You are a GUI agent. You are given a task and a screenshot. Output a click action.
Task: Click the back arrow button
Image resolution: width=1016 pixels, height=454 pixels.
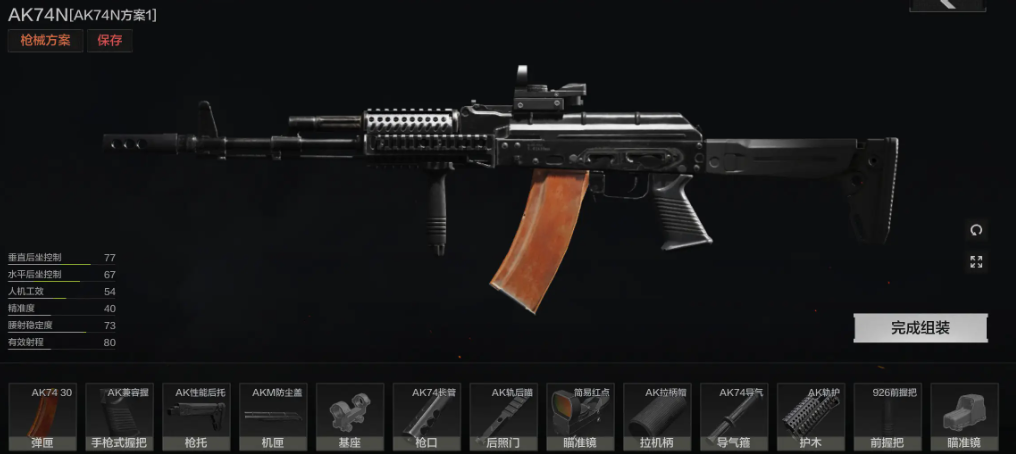[x=947, y=4]
